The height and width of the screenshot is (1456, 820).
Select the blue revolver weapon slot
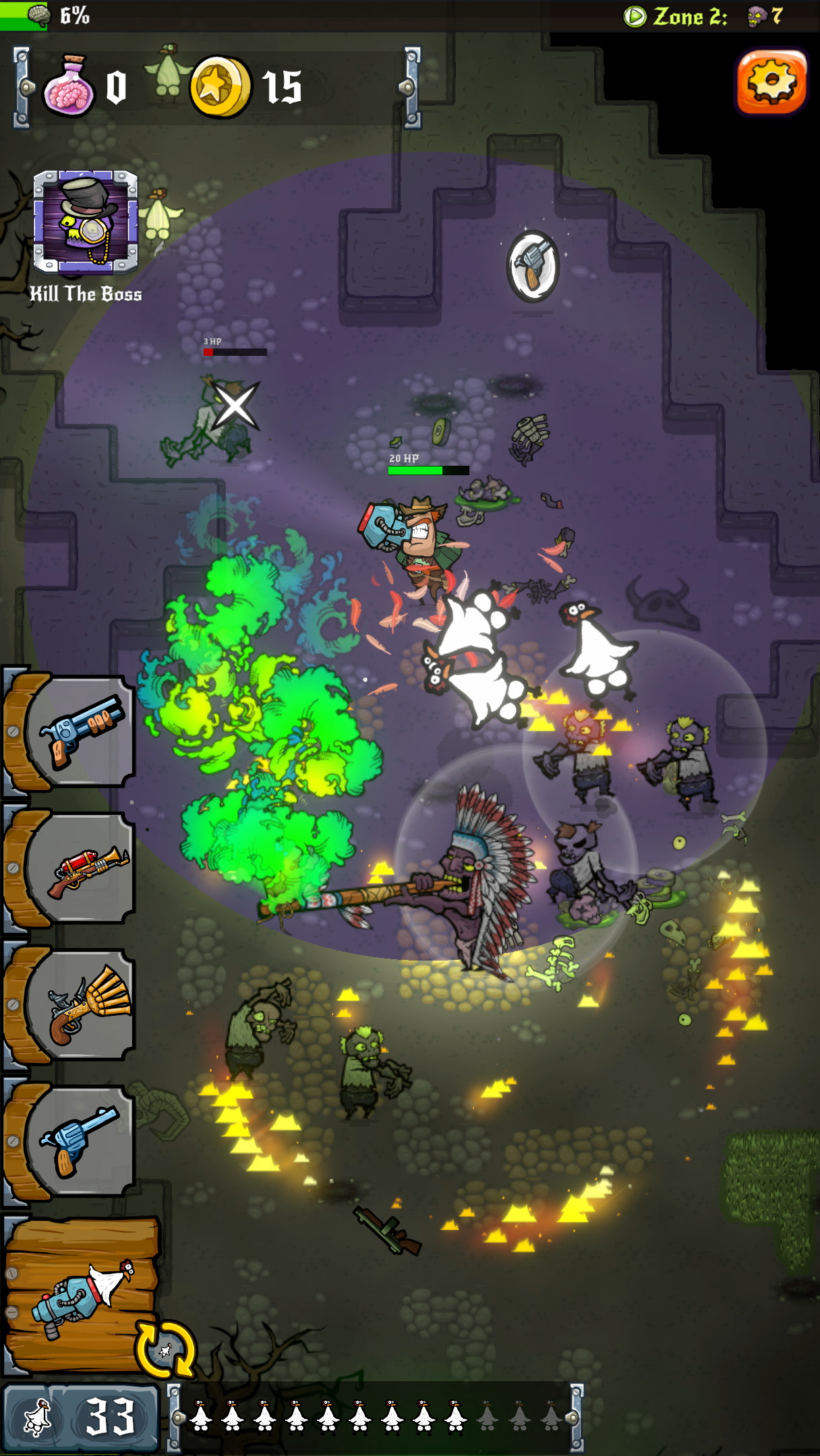pyautogui.click(x=81, y=1141)
